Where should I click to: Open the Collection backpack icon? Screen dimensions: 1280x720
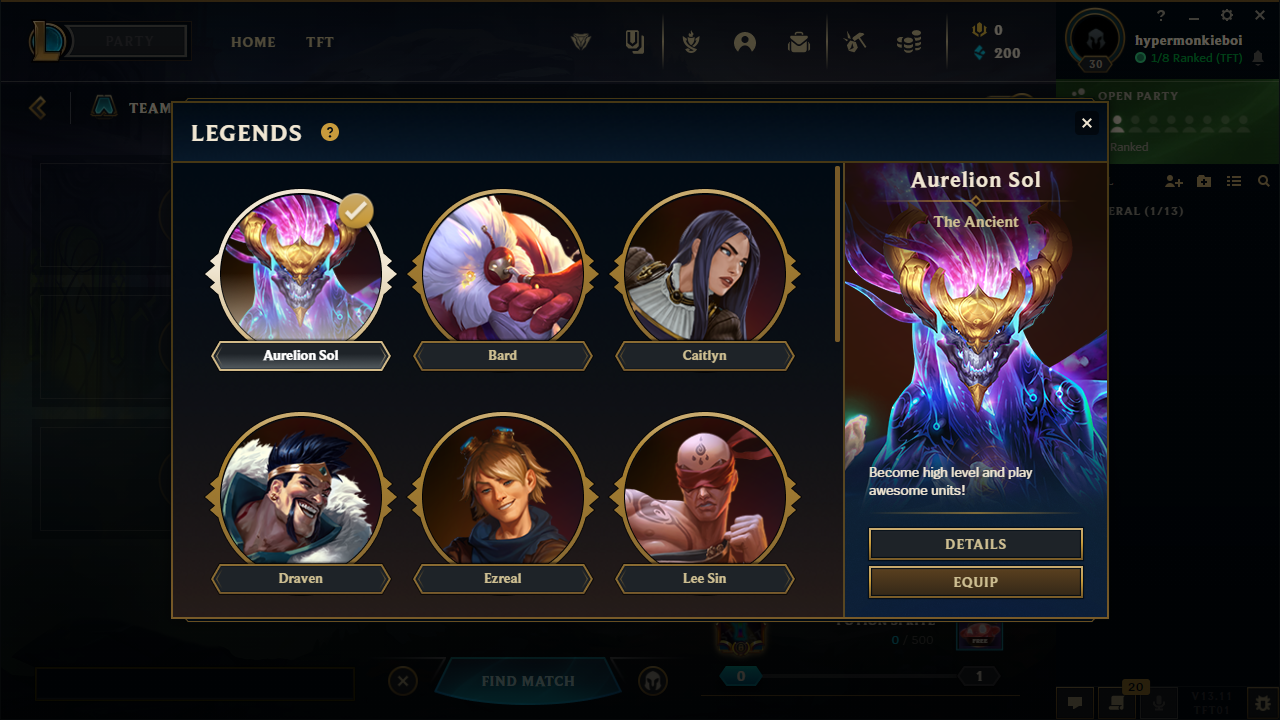point(799,42)
